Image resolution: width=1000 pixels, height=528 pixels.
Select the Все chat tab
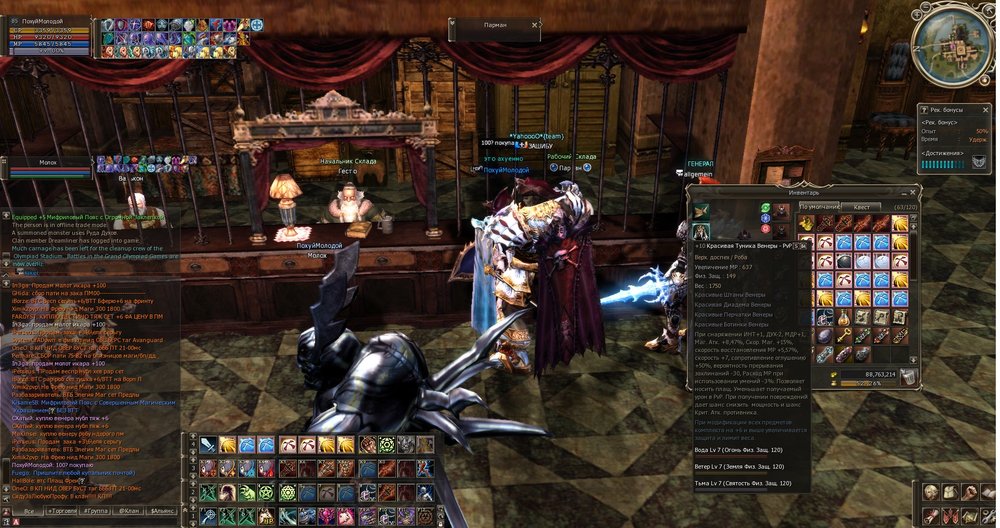click(30, 511)
